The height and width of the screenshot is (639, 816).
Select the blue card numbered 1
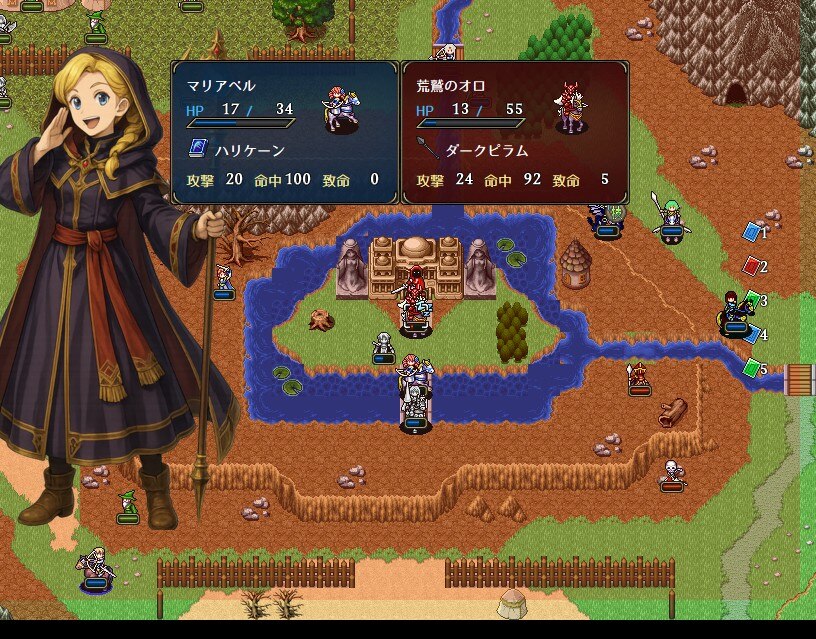tap(752, 232)
